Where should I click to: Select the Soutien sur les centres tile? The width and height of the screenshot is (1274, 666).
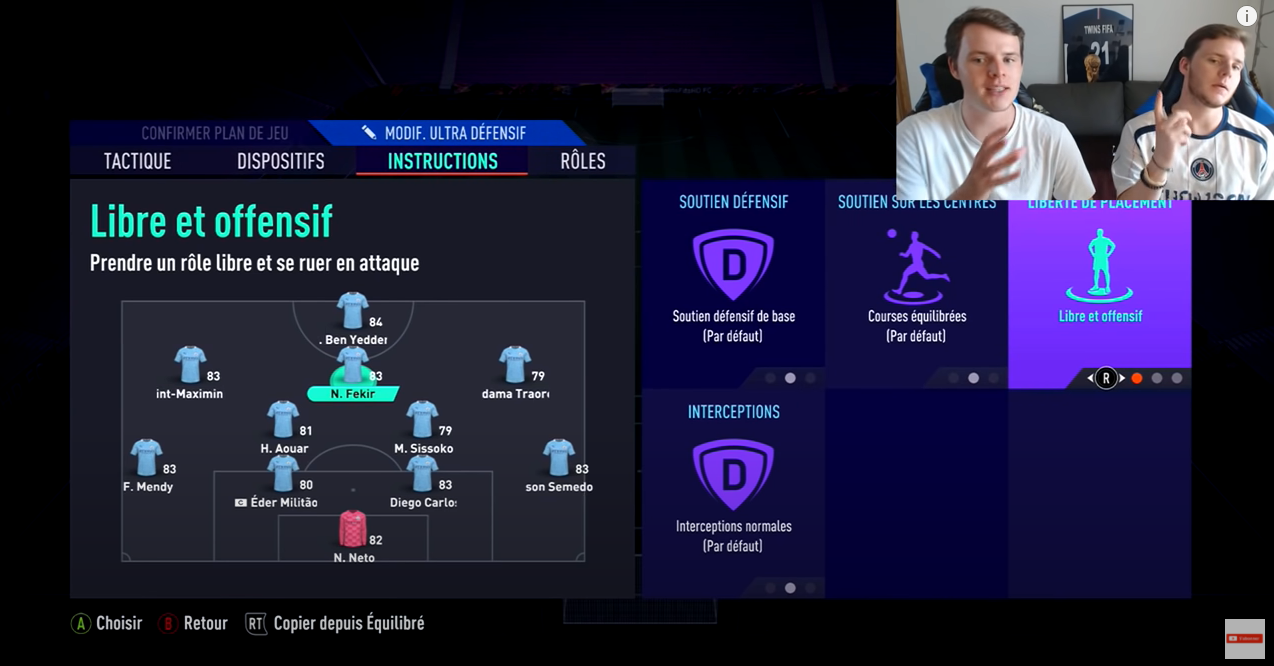(x=916, y=285)
